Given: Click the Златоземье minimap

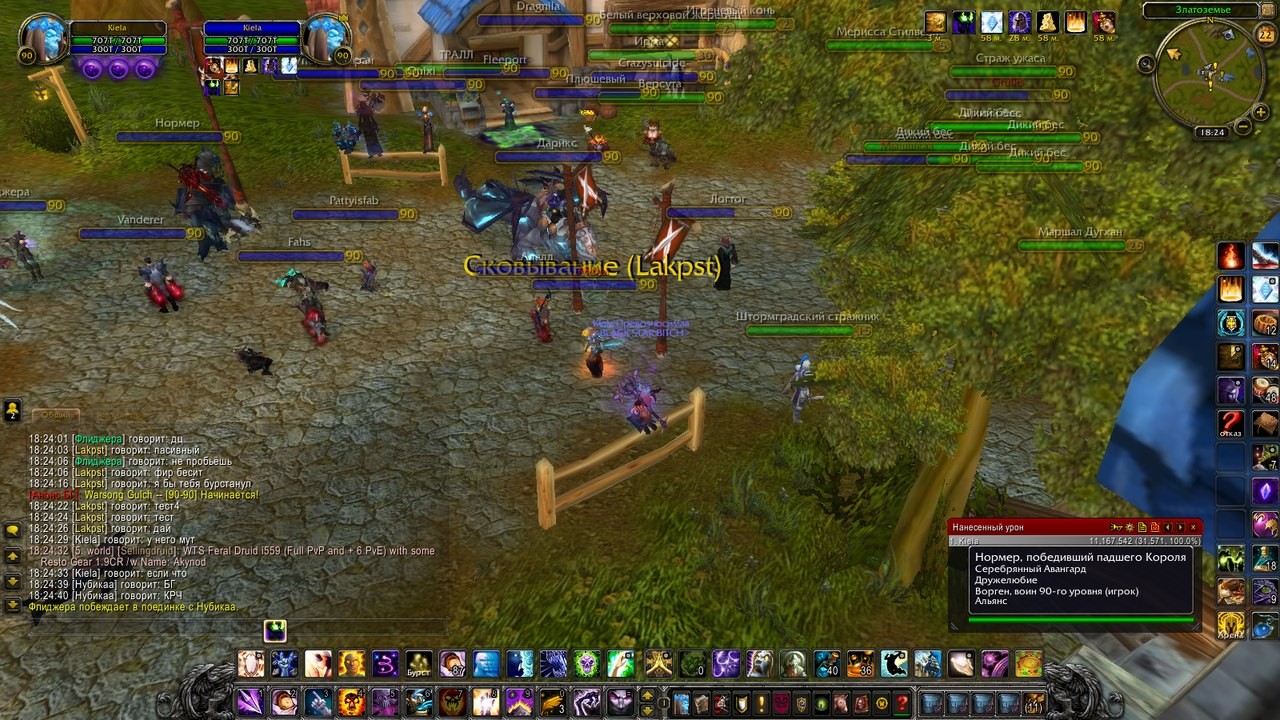Looking at the screenshot, I should point(1208,73).
